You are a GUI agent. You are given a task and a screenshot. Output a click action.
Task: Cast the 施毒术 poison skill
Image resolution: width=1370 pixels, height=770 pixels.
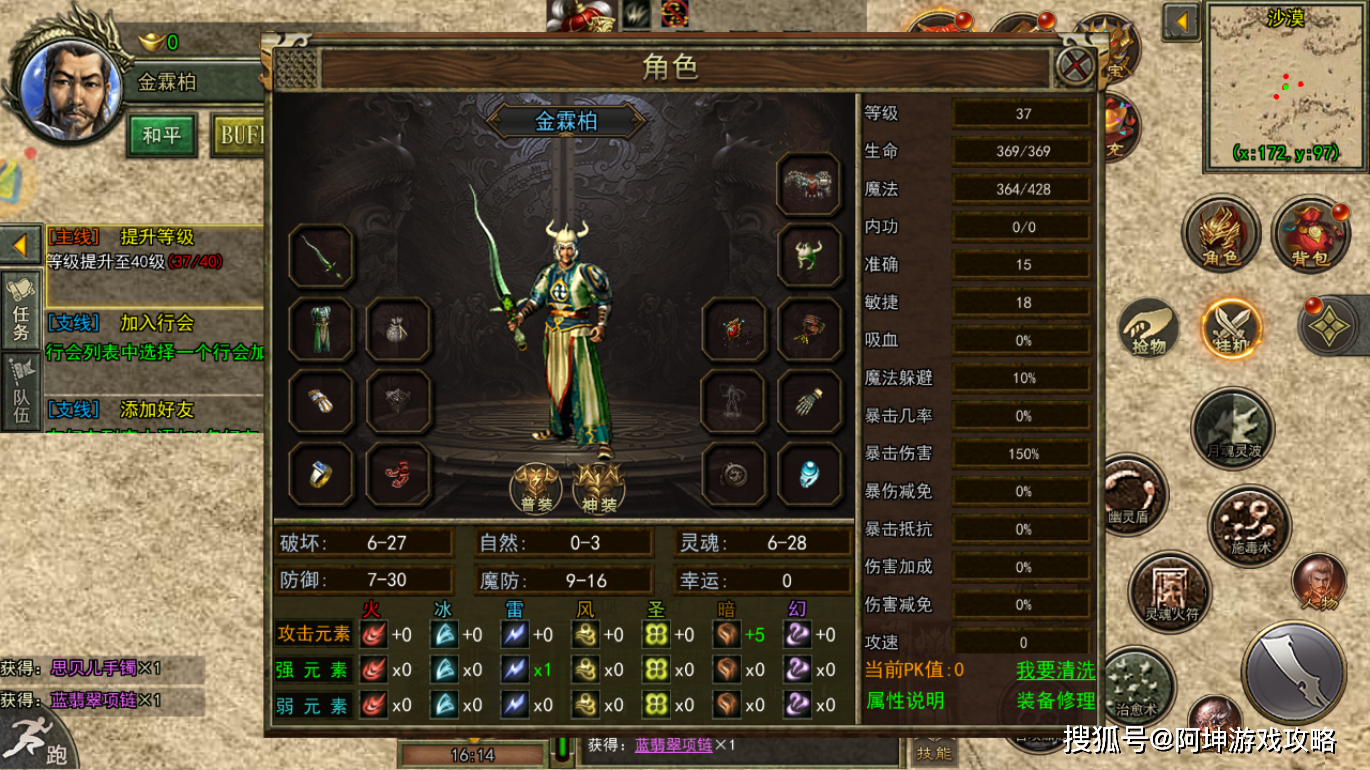click(1250, 527)
